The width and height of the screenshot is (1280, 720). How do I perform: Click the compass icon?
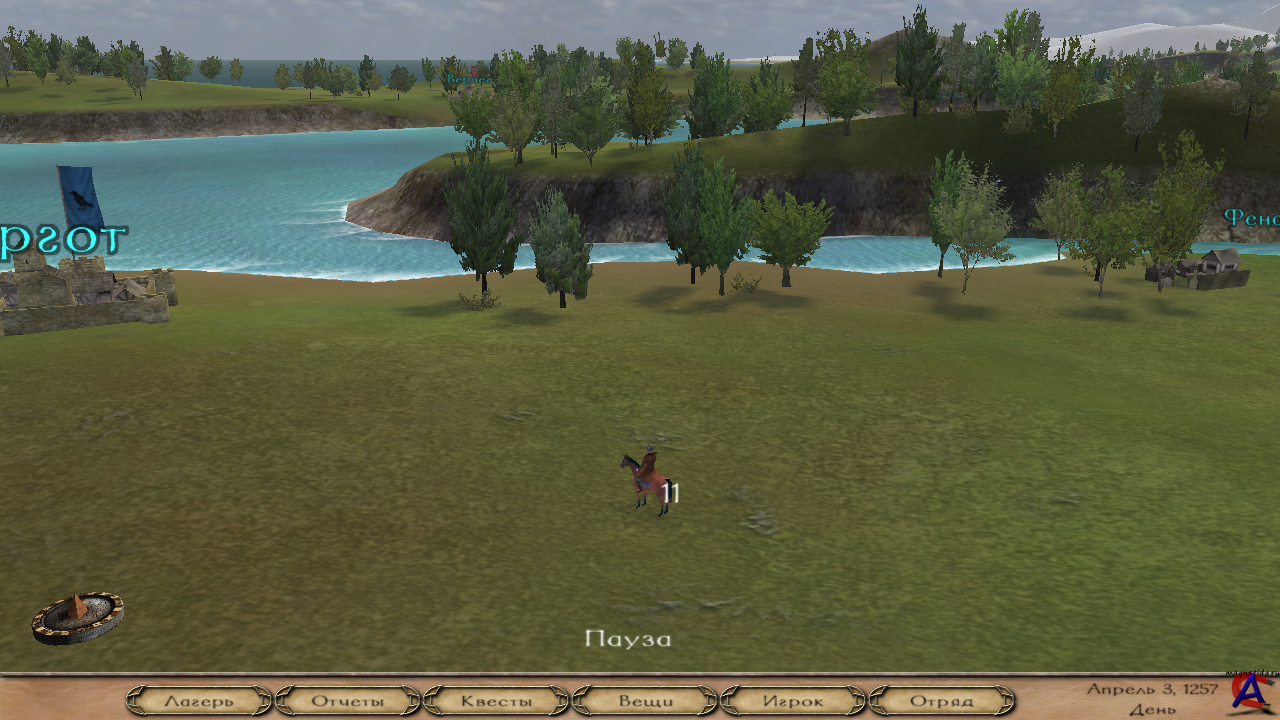tap(78, 616)
